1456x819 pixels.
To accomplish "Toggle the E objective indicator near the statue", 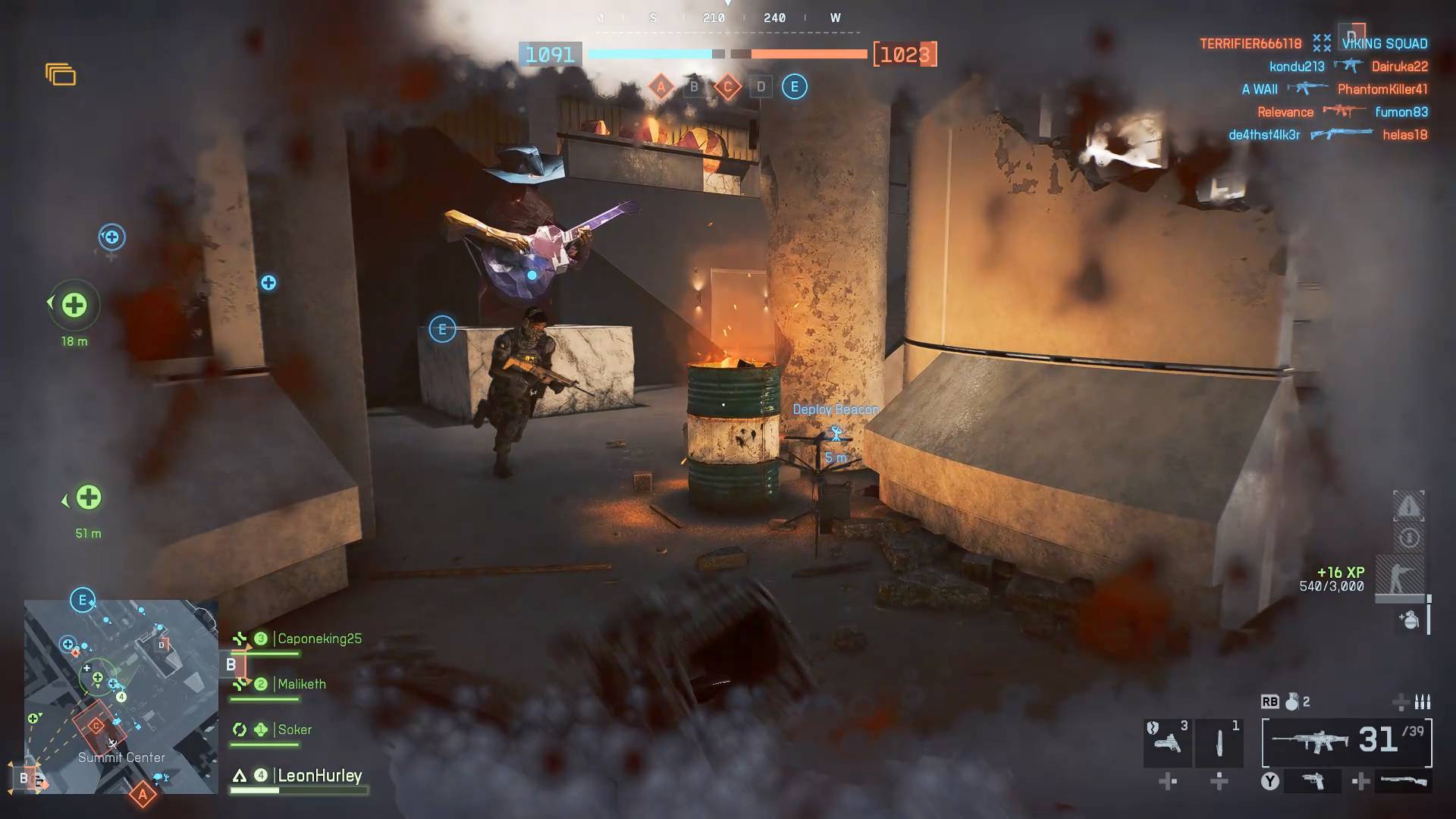I will [x=442, y=328].
